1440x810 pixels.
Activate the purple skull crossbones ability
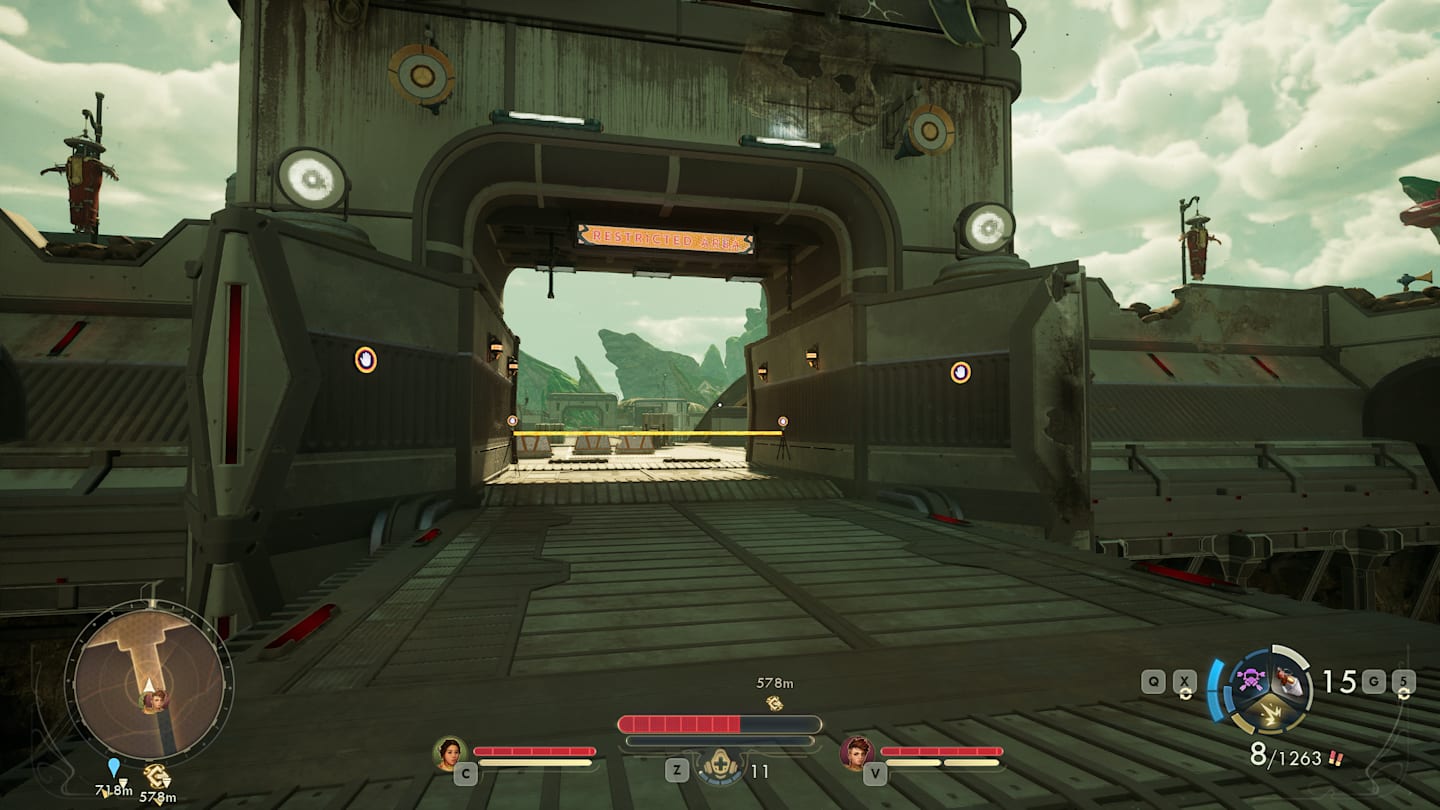click(x=1249, y=681)
